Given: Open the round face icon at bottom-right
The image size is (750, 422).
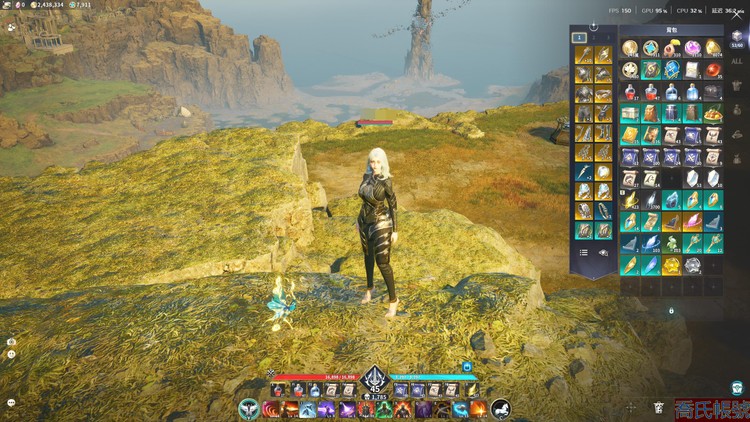Looking at the screenshot, I should point(737,387).
